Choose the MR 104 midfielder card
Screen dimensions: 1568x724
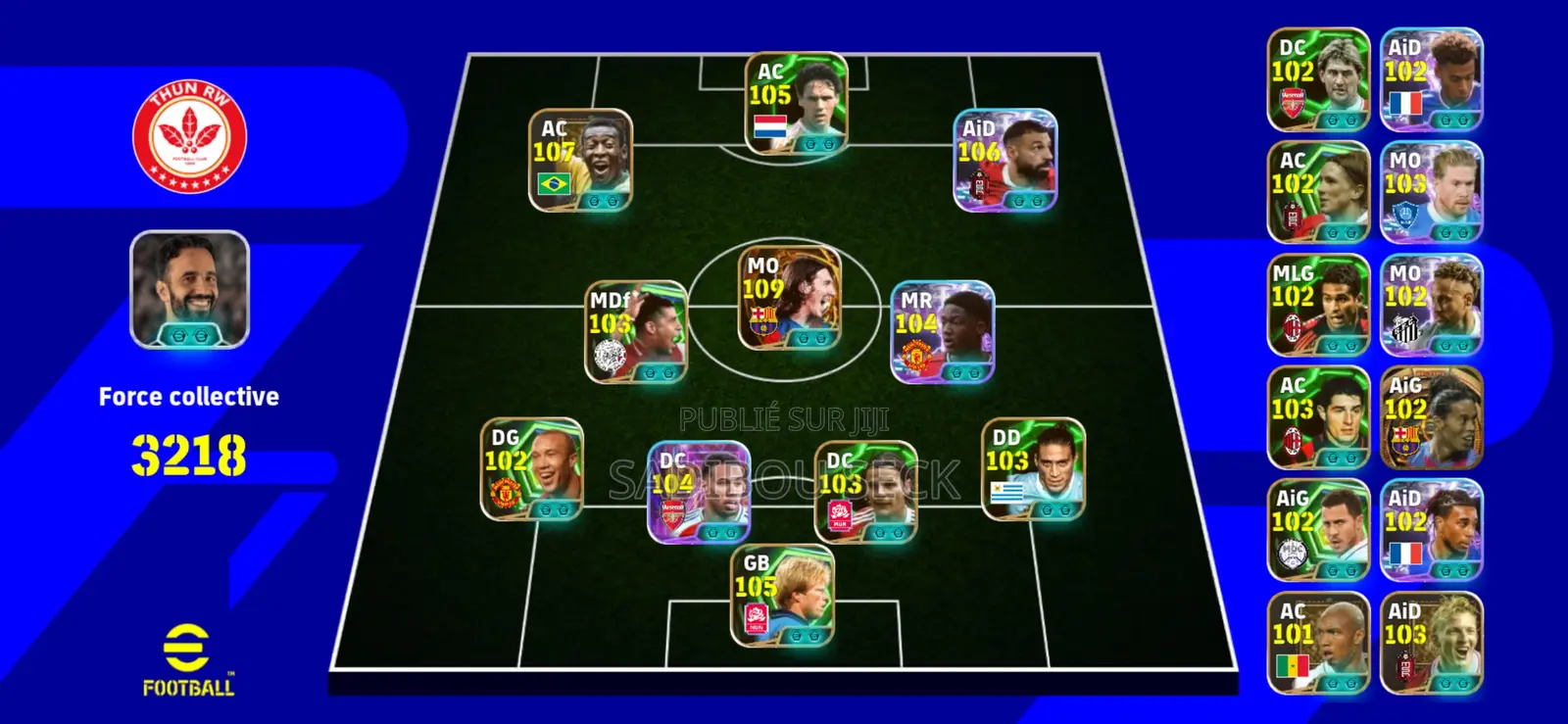coord(942,332)
